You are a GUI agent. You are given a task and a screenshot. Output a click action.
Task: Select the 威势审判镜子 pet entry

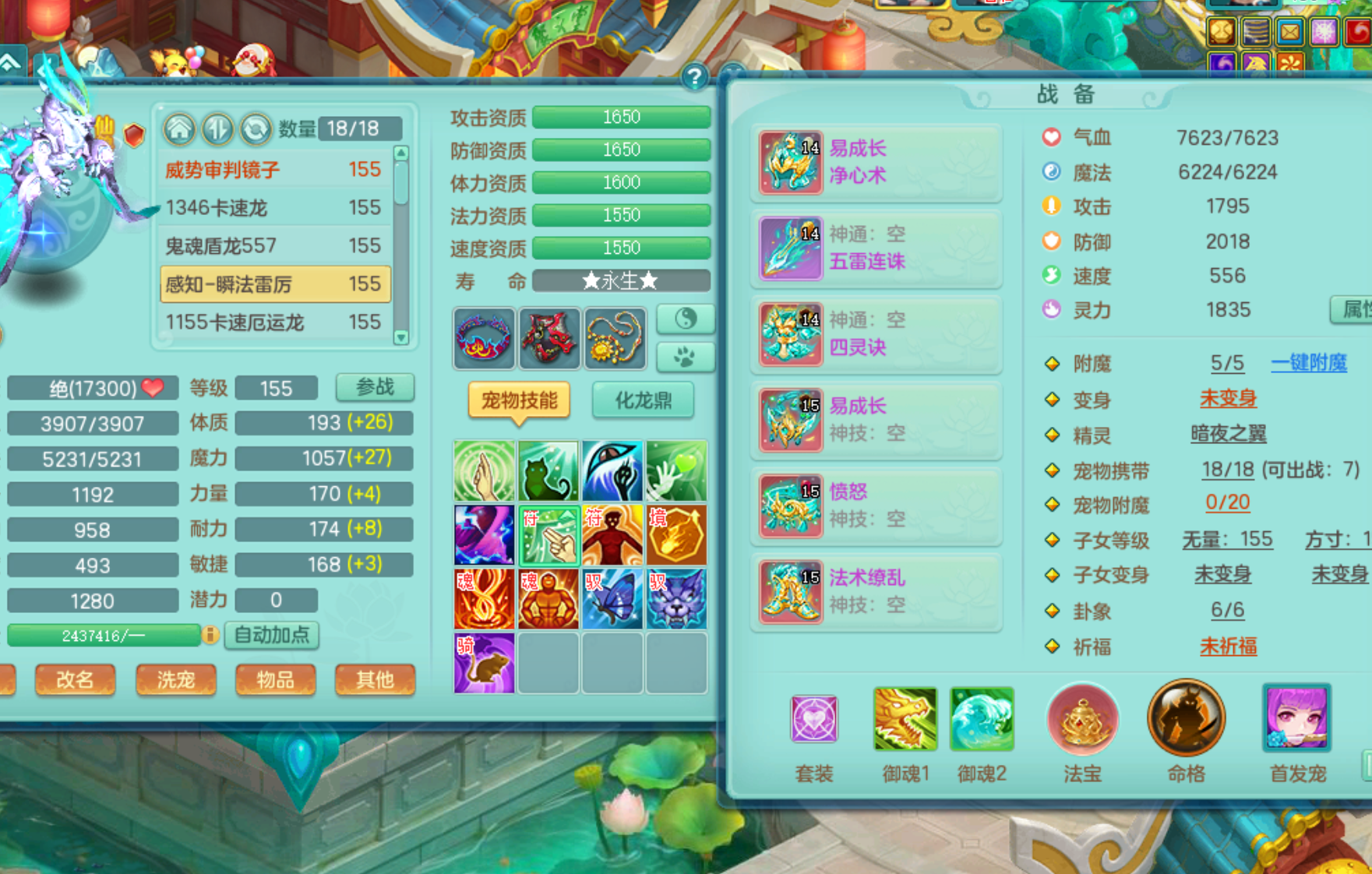[273, 170]
